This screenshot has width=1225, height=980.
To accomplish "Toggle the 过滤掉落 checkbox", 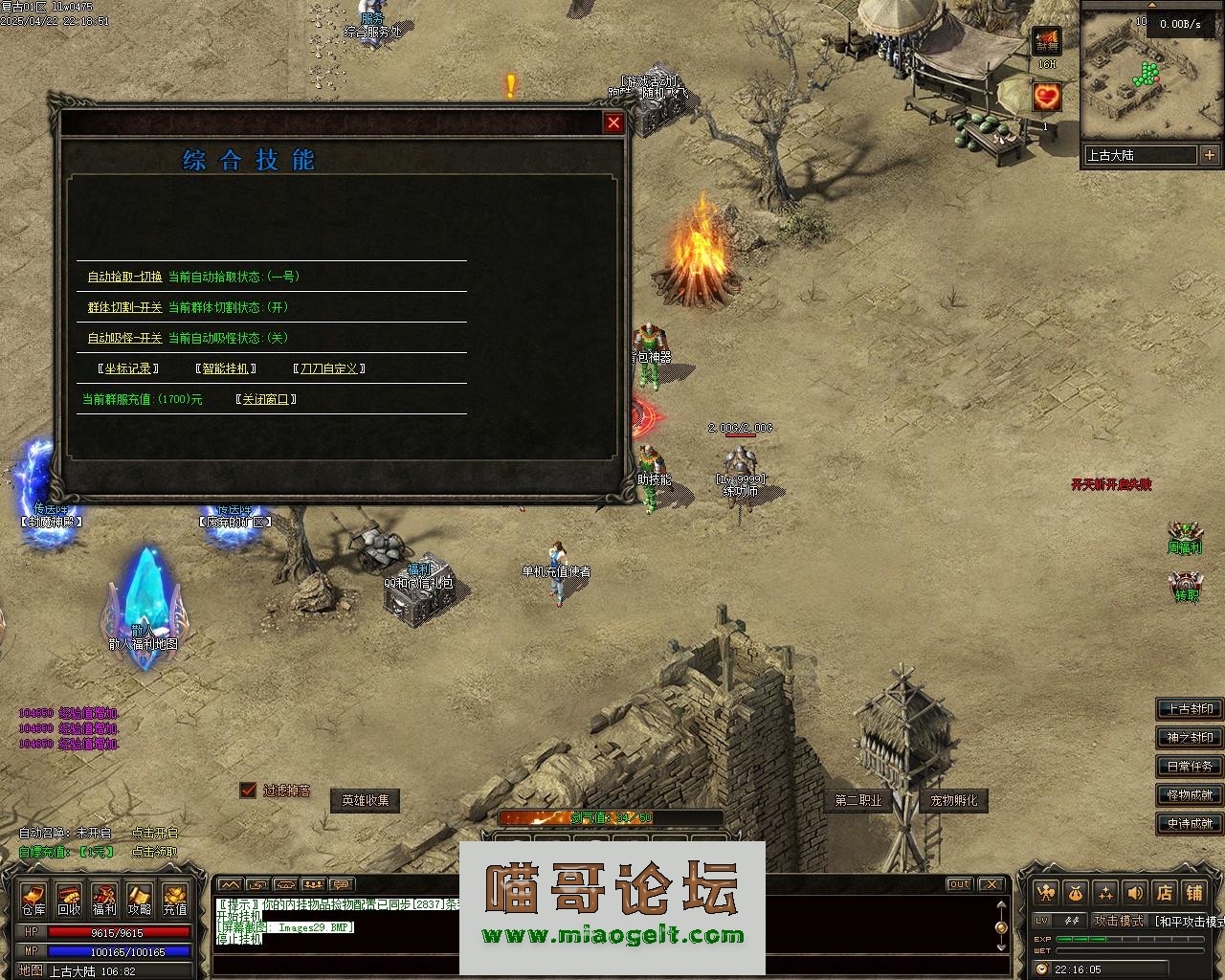I will click(249, 790).
